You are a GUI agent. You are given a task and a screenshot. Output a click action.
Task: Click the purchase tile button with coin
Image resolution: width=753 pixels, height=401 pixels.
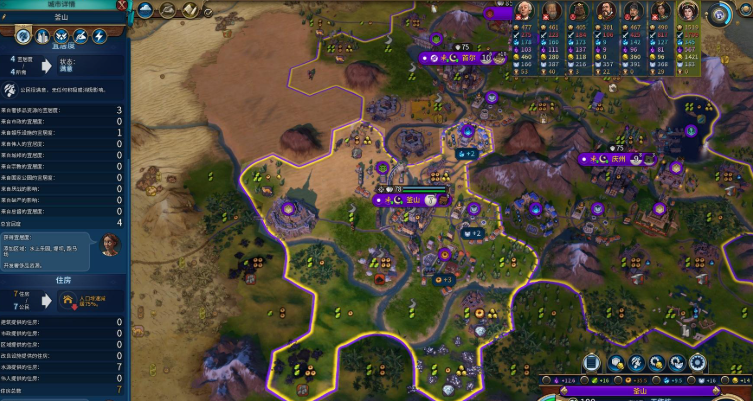[618, 362]
